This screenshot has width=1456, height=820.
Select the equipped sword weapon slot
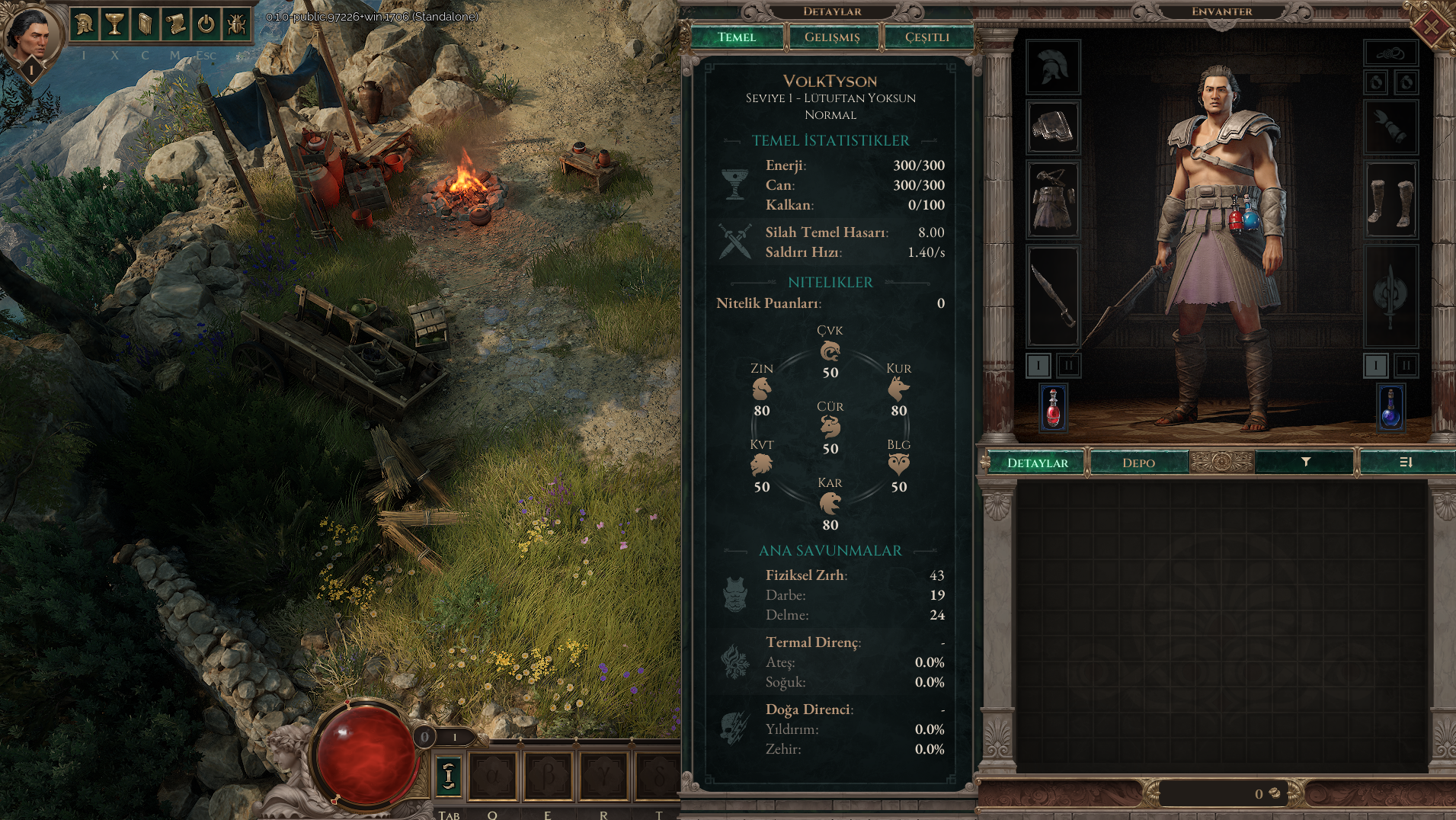(1052, 296)
